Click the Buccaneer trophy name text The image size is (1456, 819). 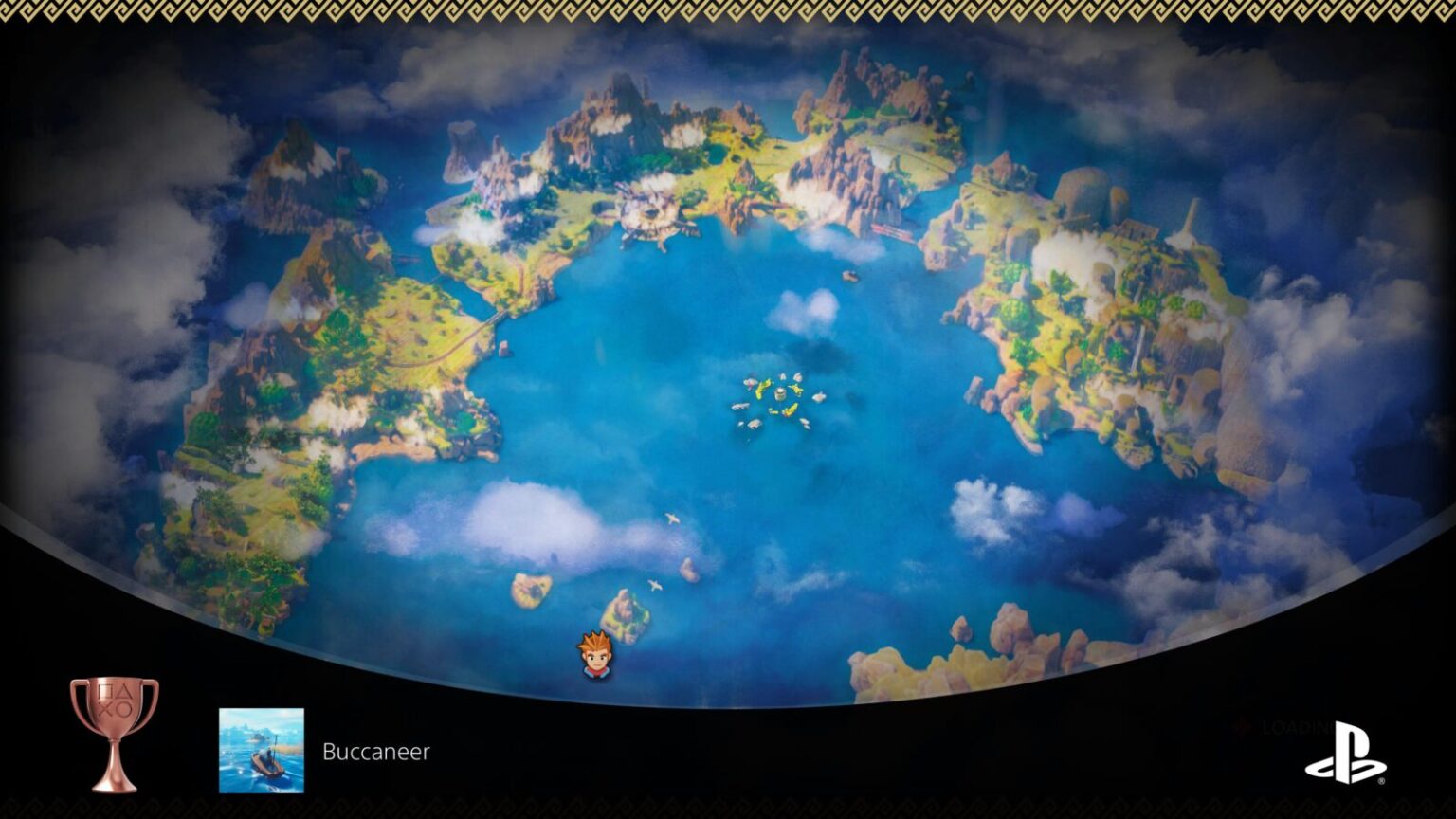tap(377, 753)
